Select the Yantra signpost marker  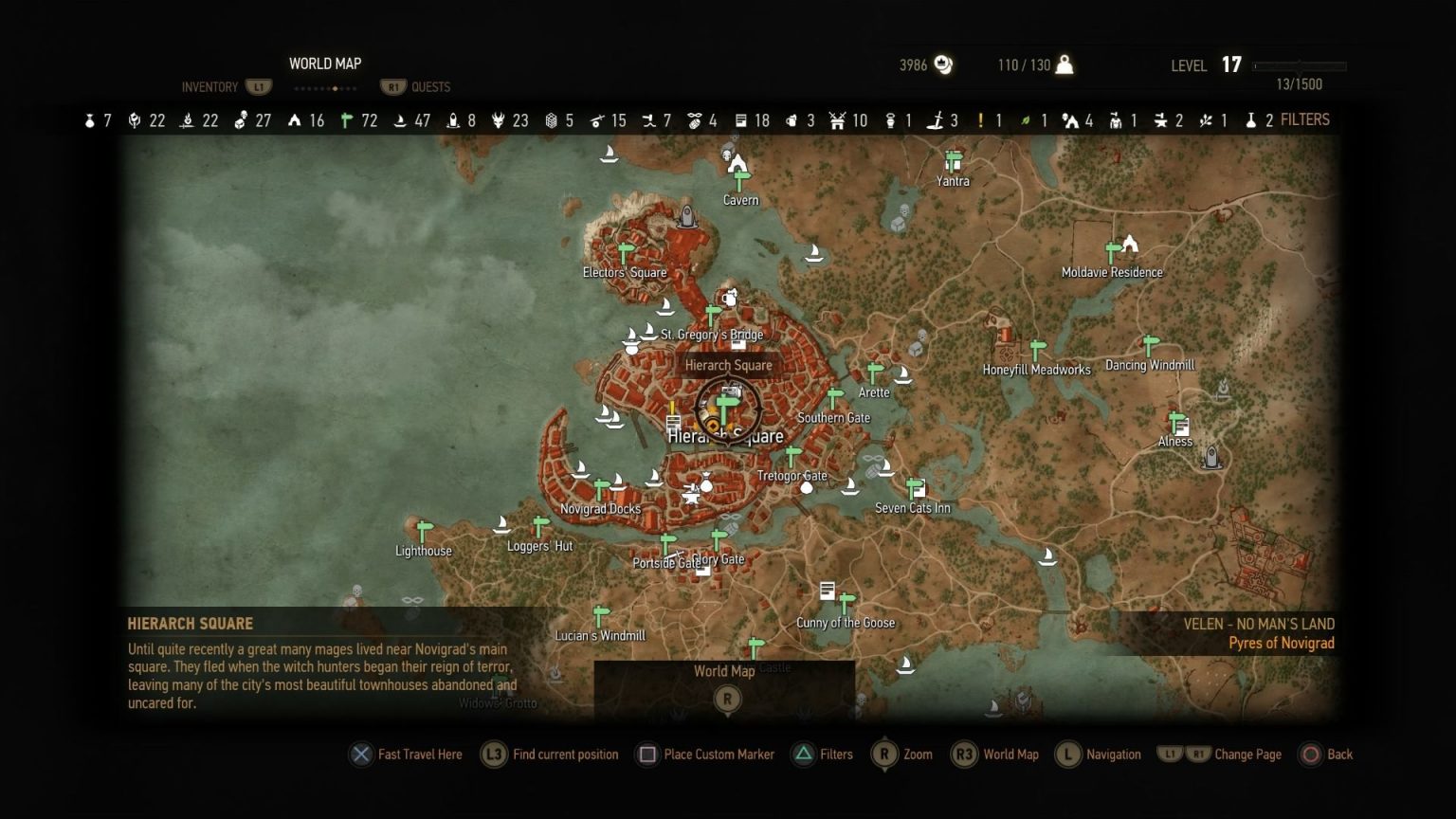pyautogui.click(x=954, y=161)
